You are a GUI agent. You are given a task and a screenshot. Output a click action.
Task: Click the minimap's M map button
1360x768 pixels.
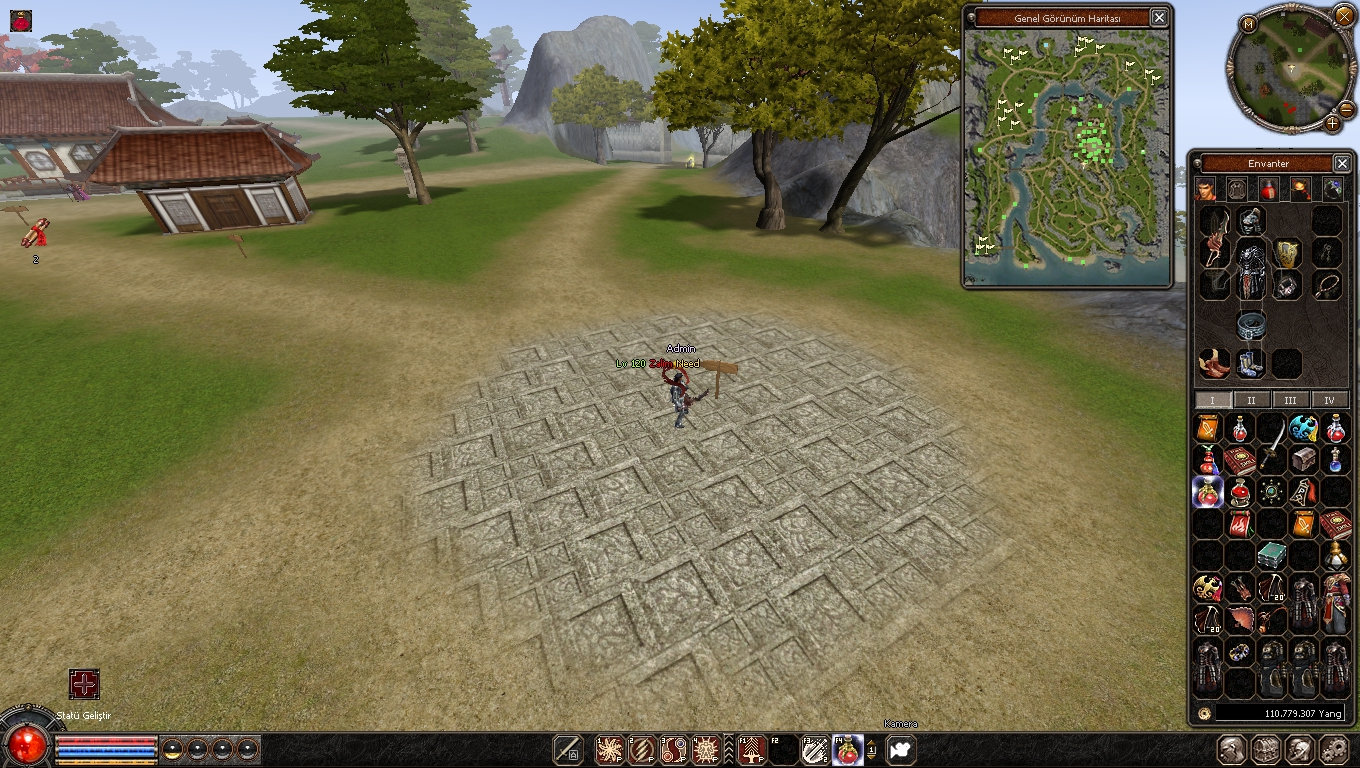tap(1248, 24)
